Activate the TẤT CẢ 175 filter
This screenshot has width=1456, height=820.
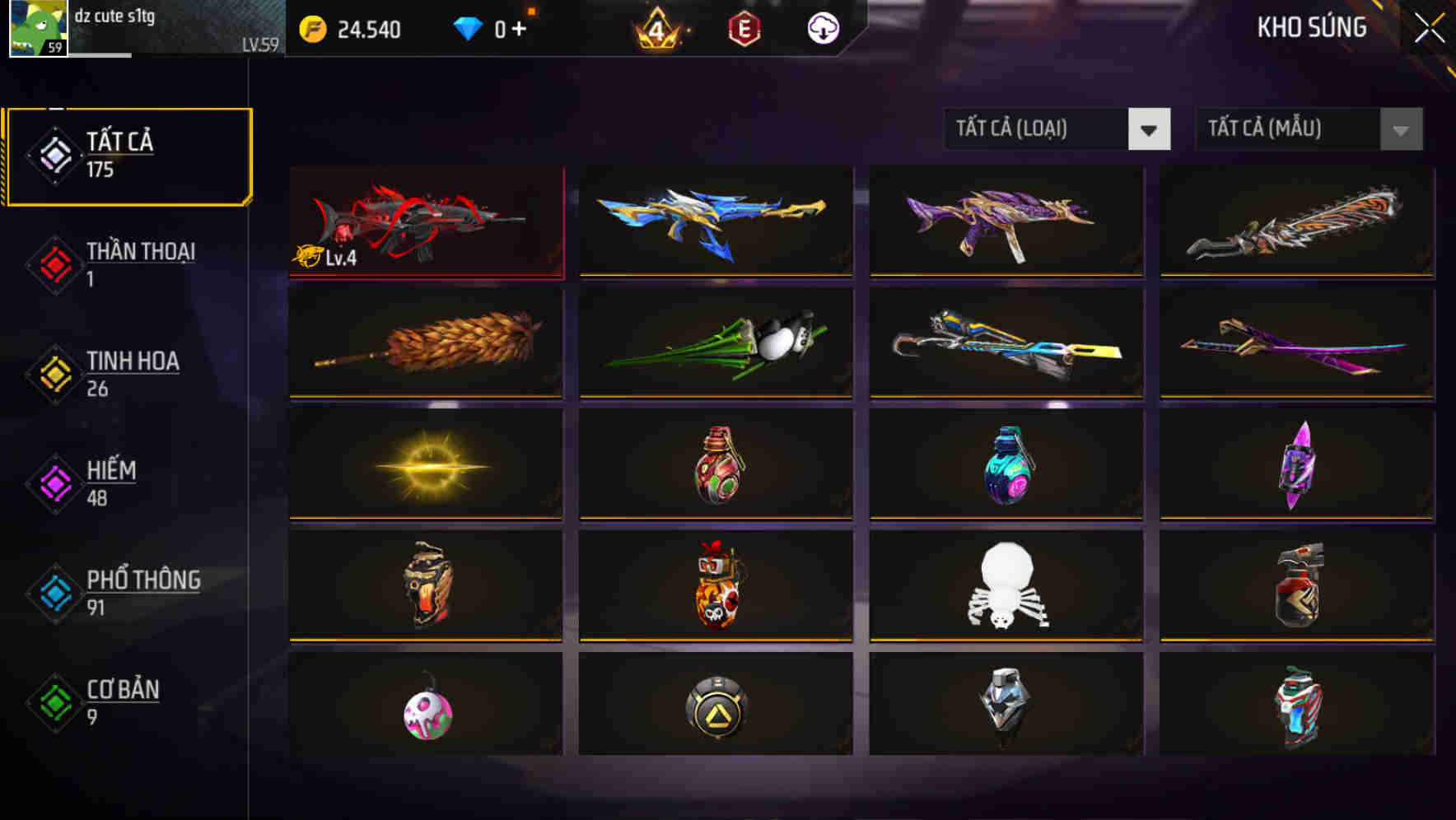pyautogui.click(x=128, y=155)
